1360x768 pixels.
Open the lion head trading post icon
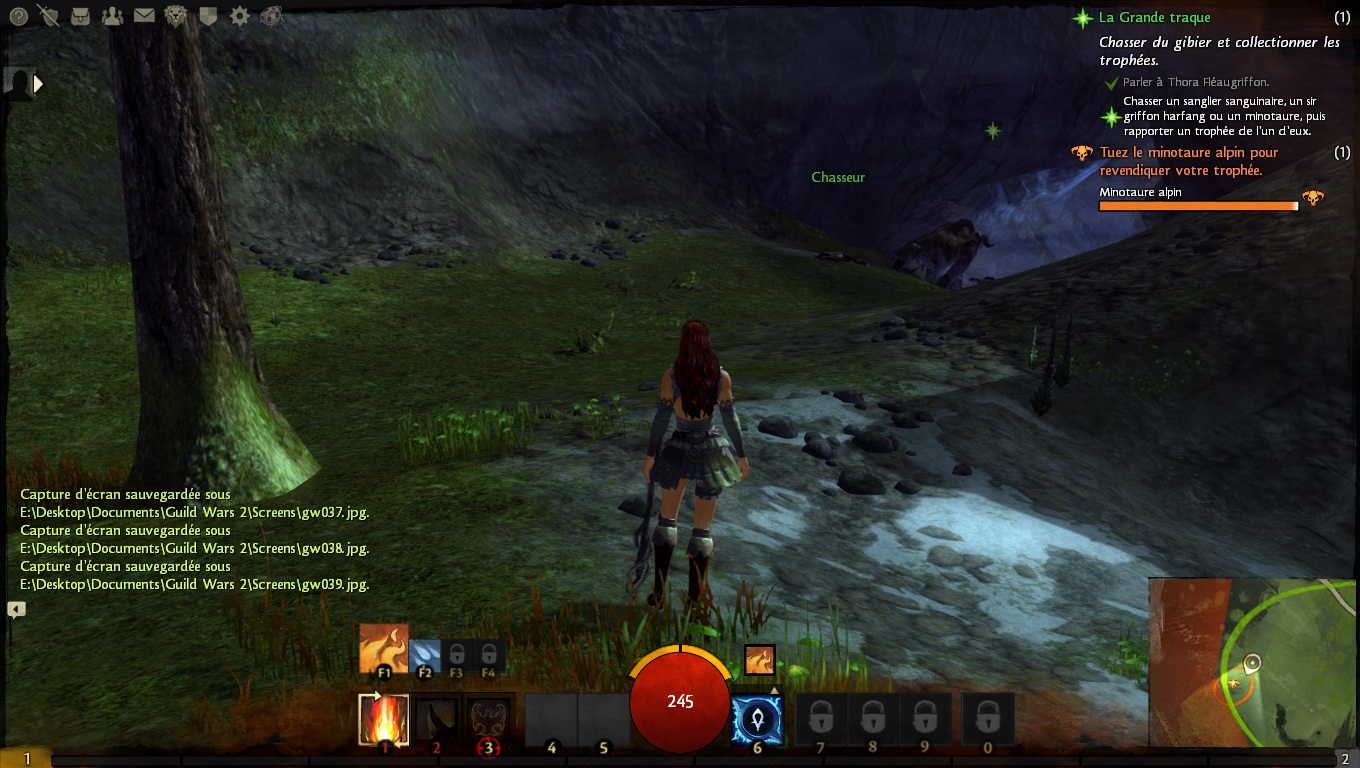176,16
